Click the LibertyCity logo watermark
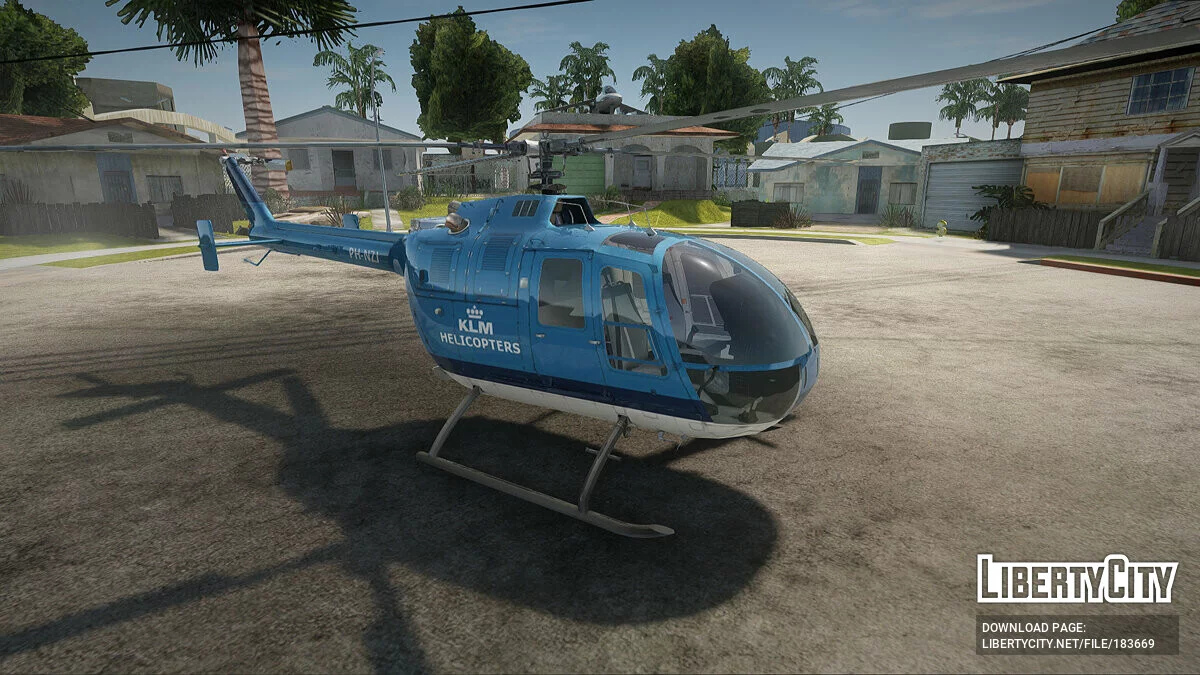 (x=1076, y=579)
